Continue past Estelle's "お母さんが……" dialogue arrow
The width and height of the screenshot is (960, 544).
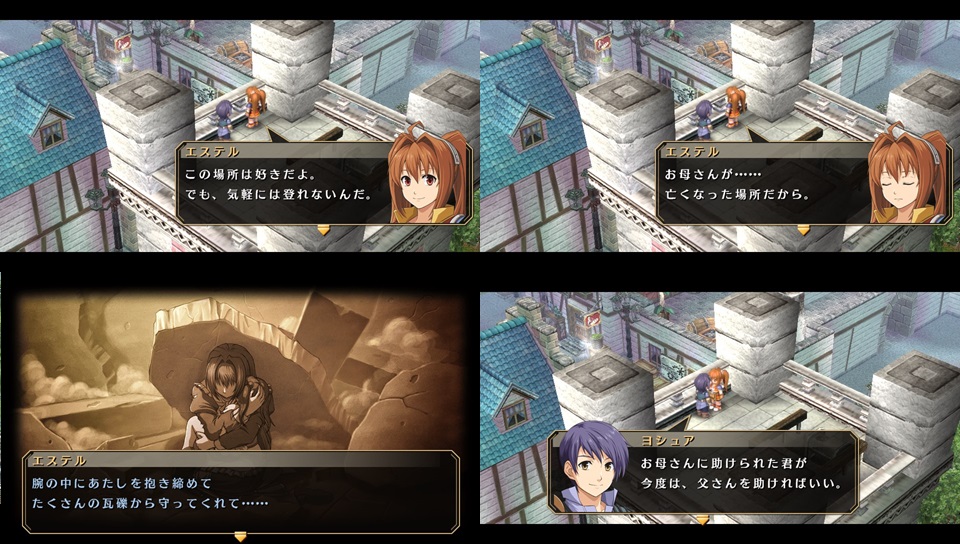click(x=803, y=230)
